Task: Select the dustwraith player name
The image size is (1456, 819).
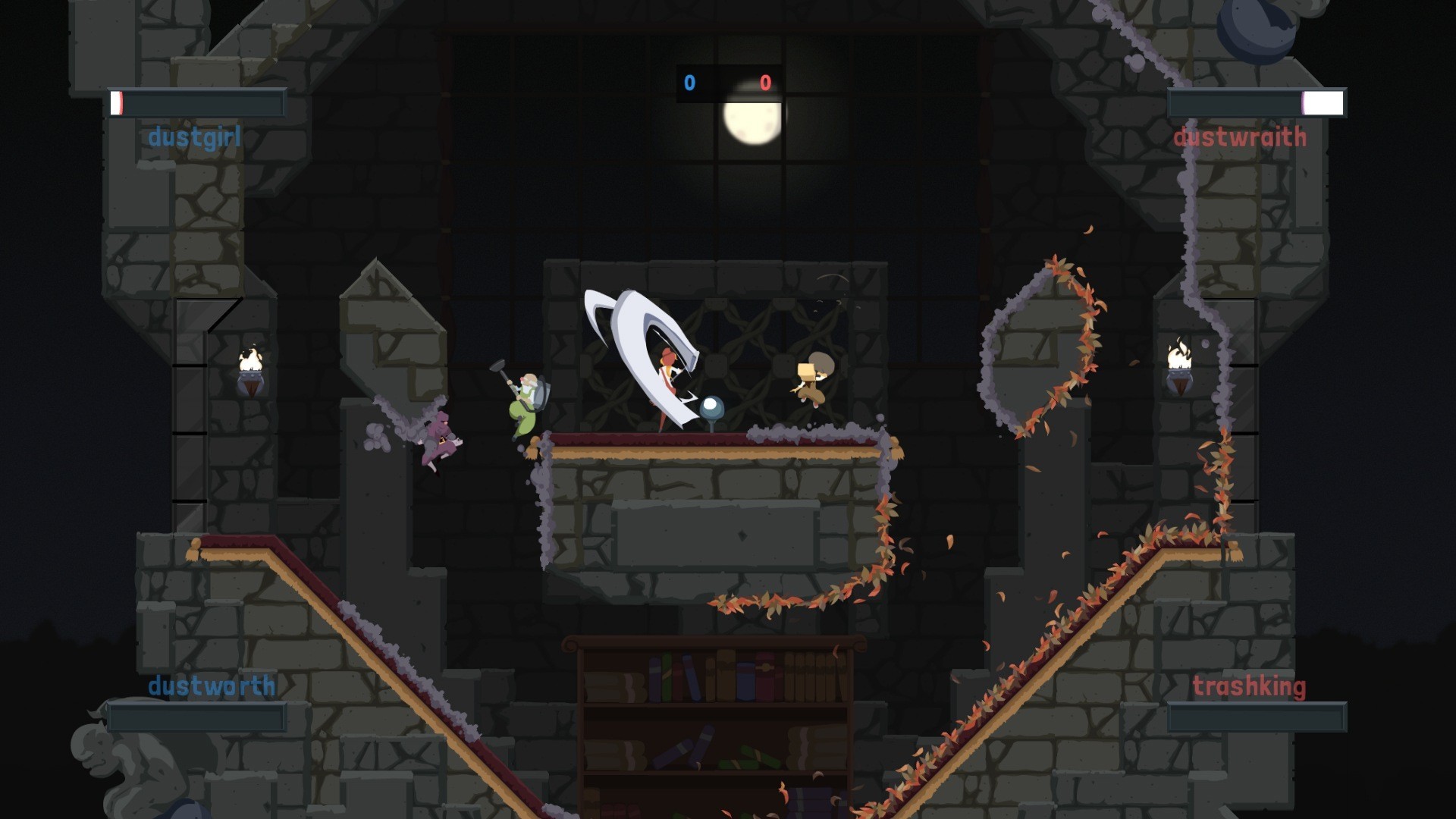Action: (x=1239, y=136)
